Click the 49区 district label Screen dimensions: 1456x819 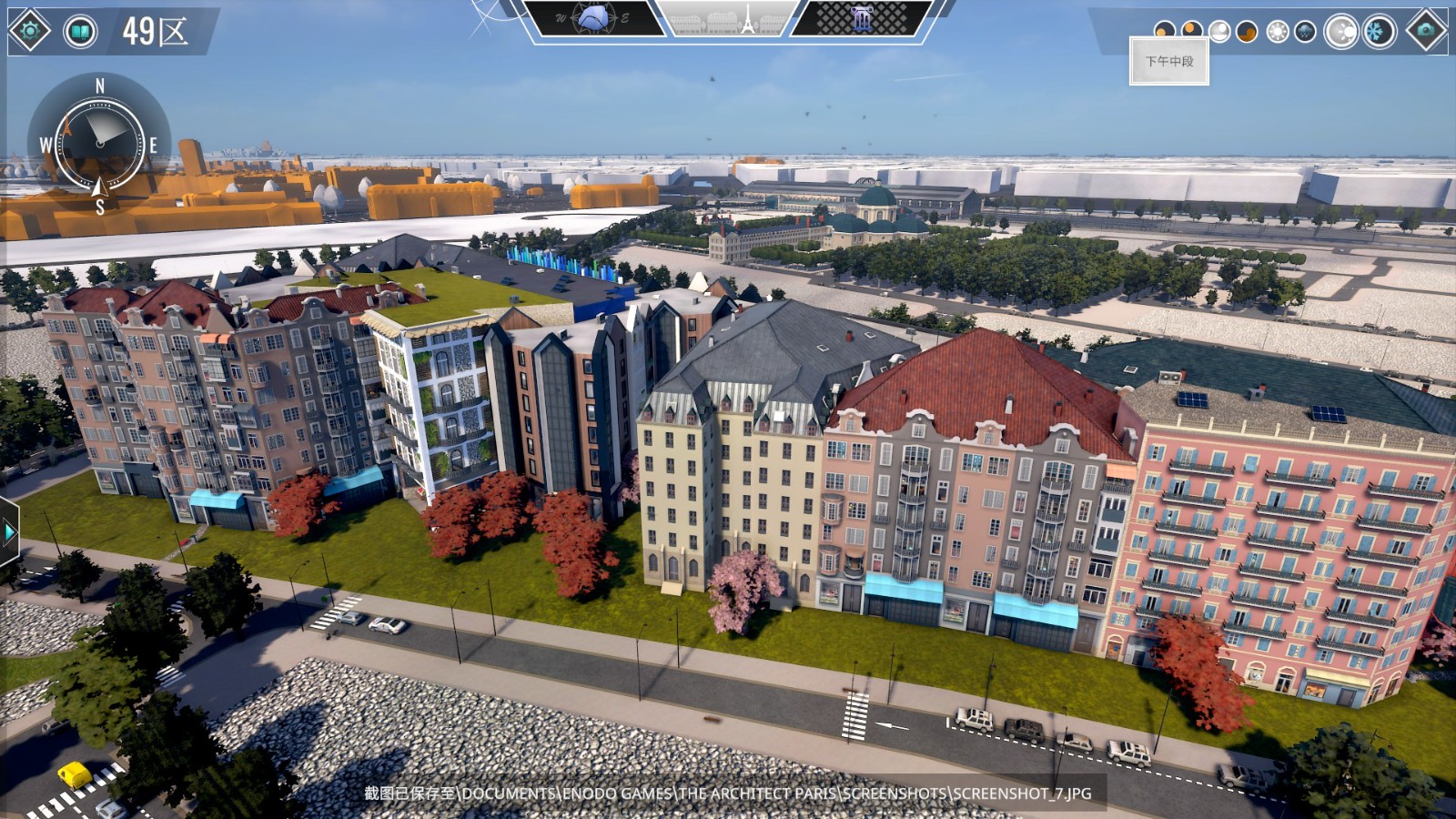[x=156, y=32]
